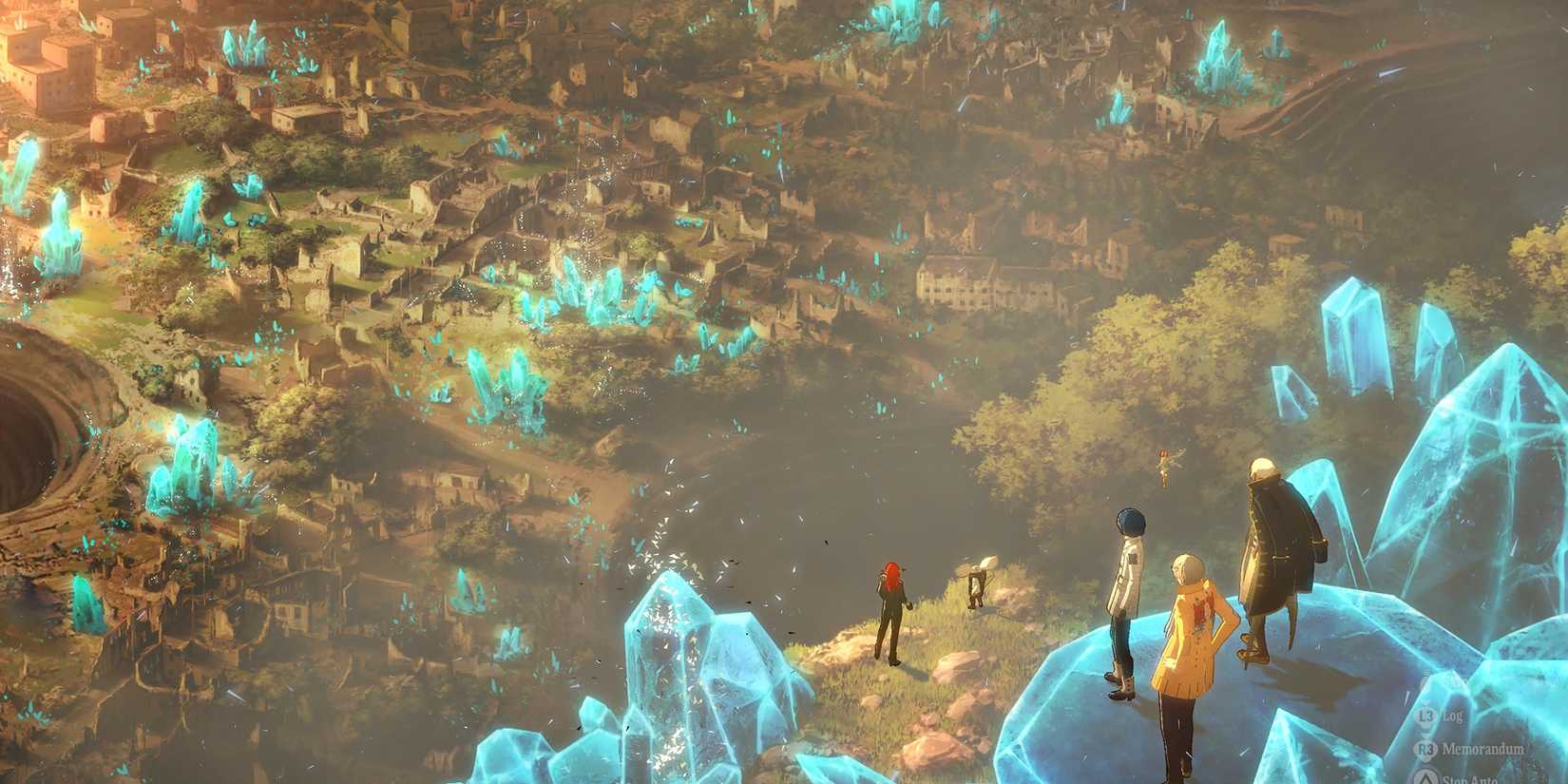Click the R3 stick icon beside Memorandum

(1426, 748)
